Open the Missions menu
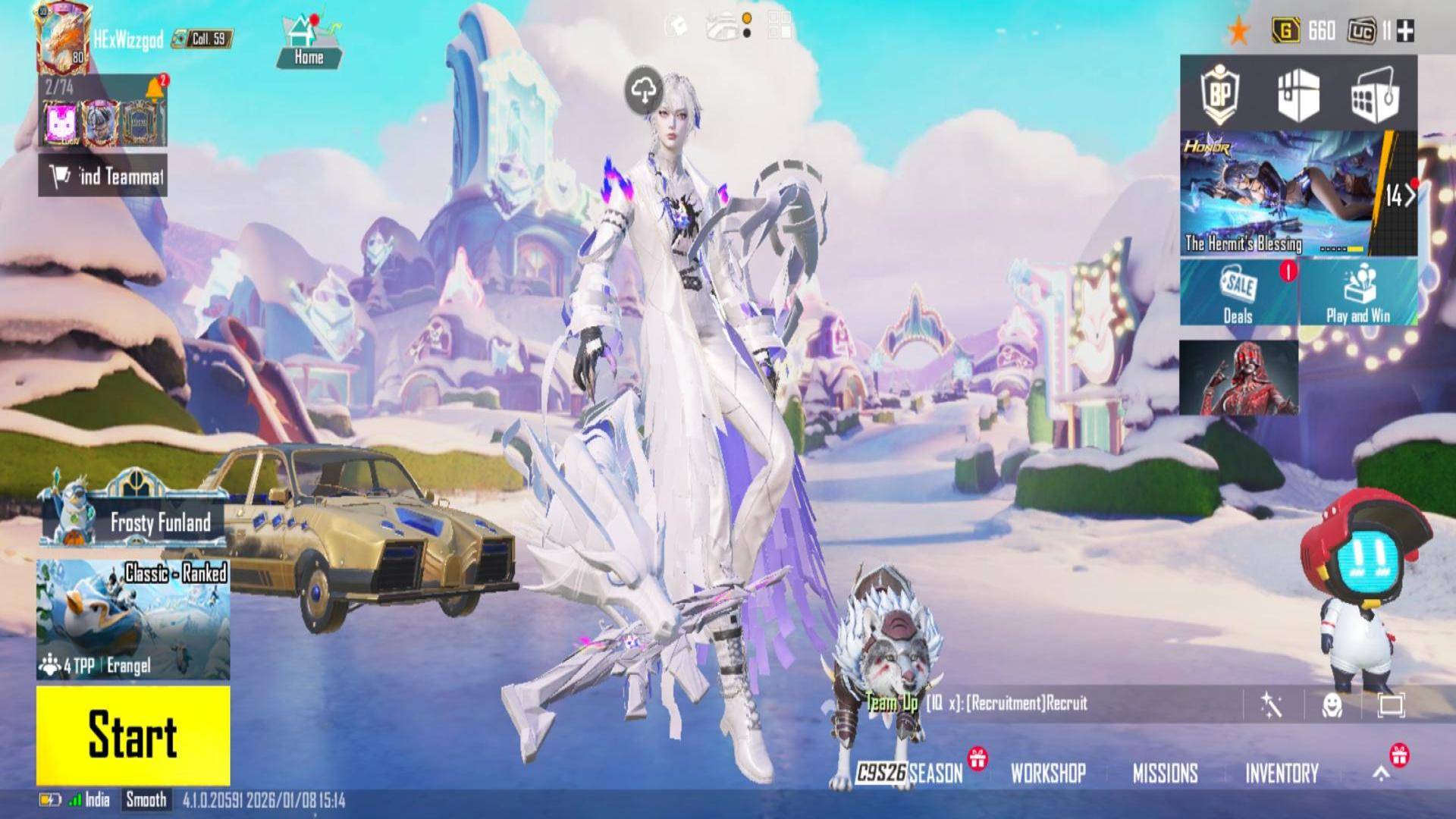The image size is (1456, 819). tap(1165, 773)
